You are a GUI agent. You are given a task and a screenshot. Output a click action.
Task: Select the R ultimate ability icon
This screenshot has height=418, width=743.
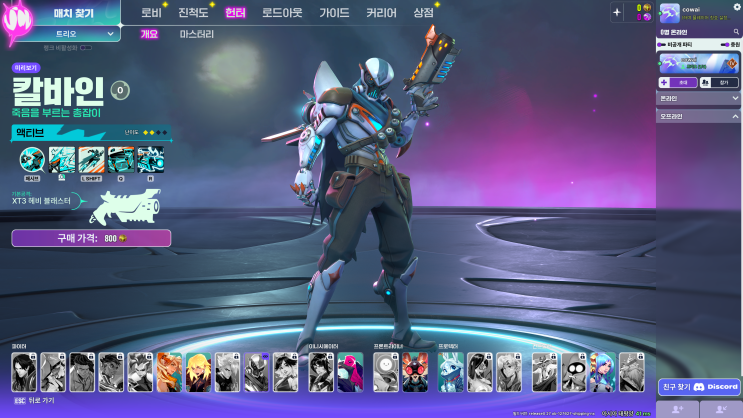[151, 159]
